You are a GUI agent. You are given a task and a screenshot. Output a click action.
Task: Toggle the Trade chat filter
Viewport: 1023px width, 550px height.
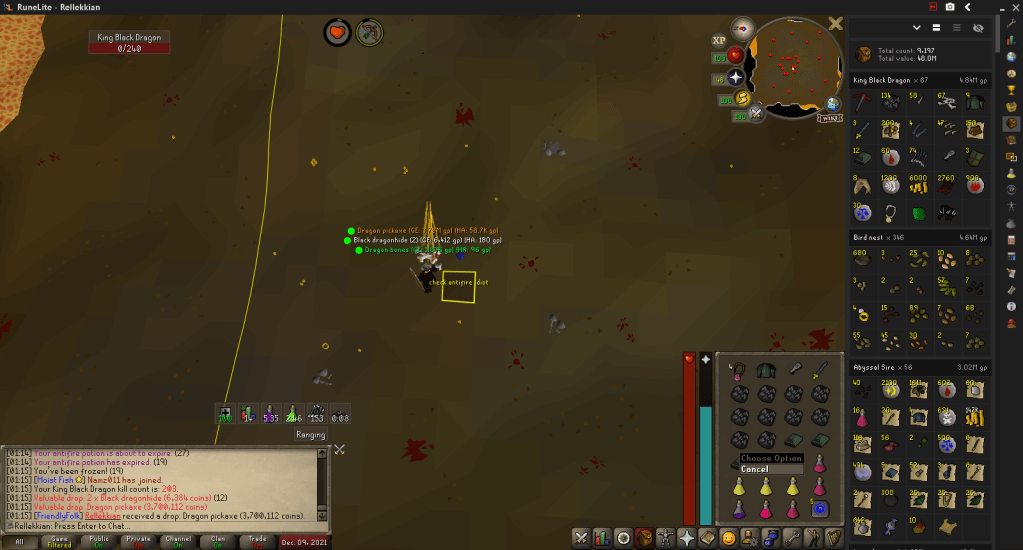[255, 541]
